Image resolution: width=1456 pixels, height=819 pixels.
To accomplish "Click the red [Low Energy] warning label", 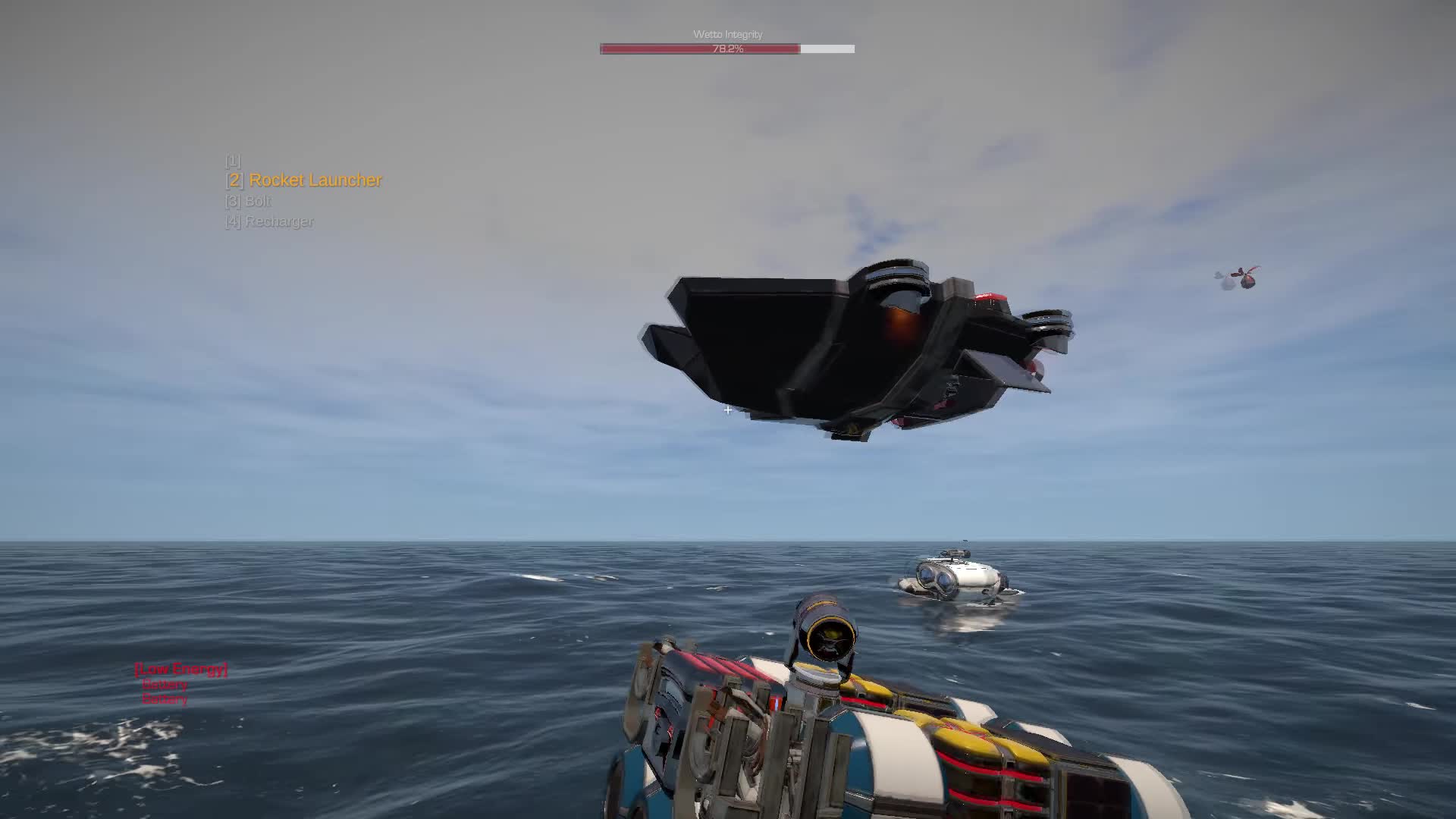I will click(x=182, y=669).
